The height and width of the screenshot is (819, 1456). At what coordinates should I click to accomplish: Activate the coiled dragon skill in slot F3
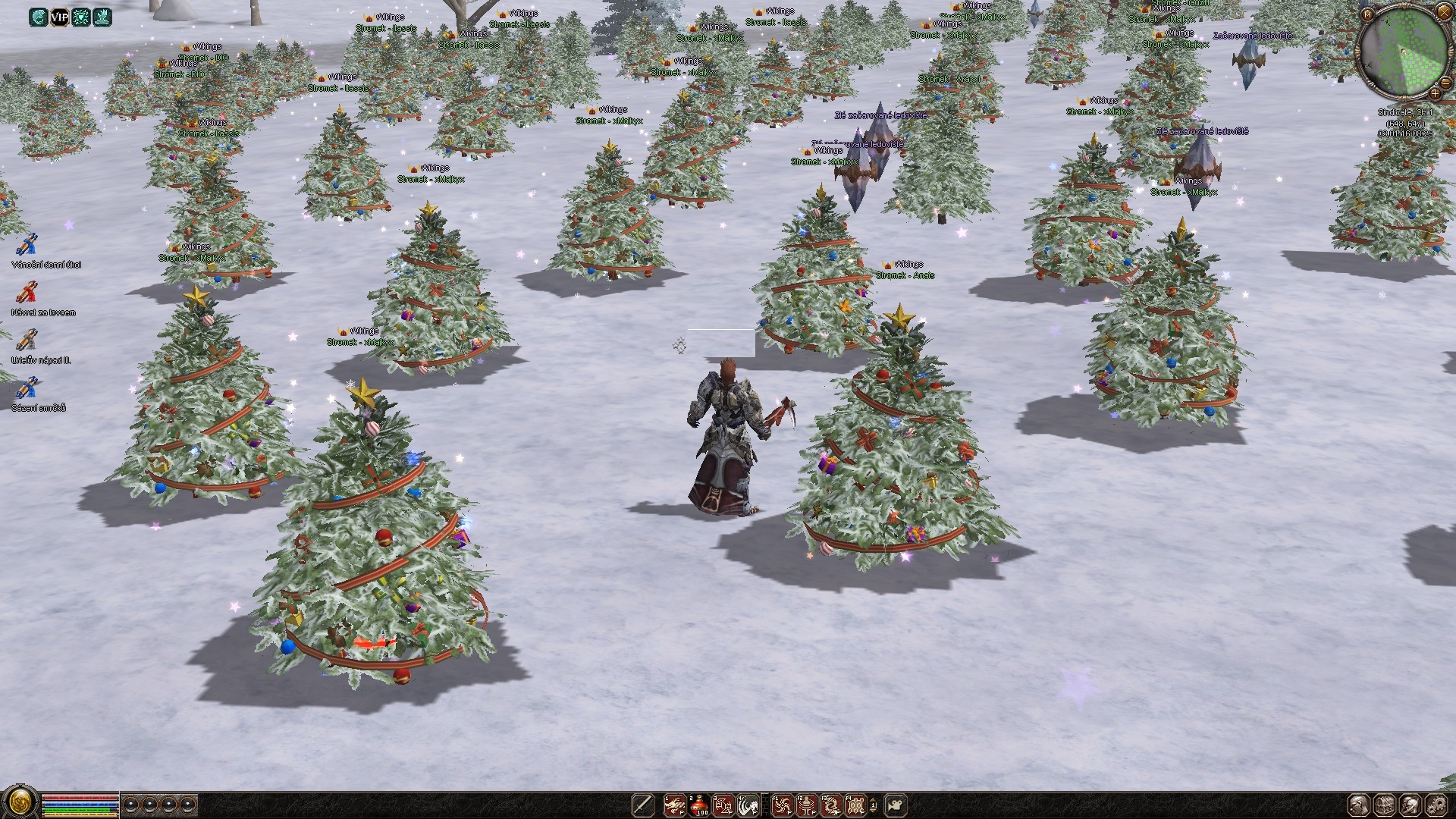831,805
